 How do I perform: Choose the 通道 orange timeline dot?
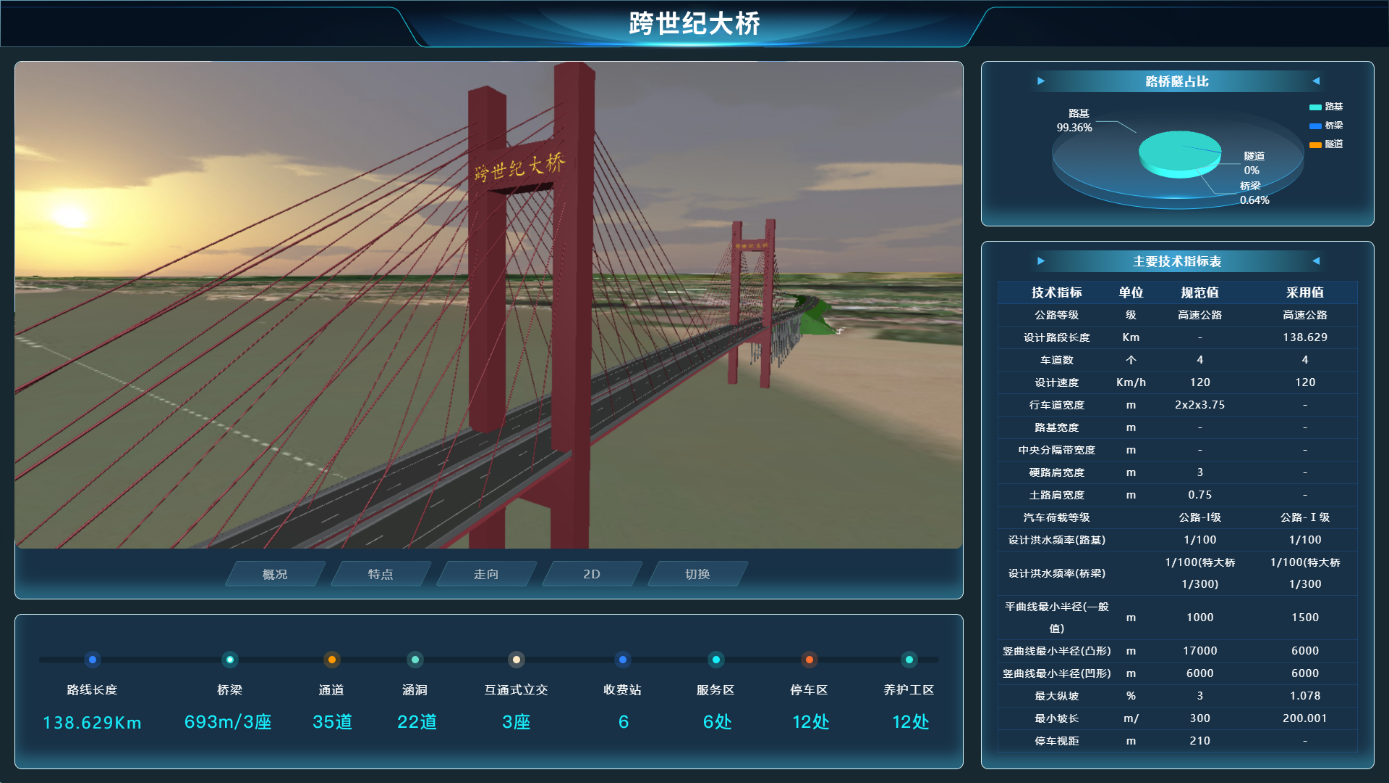[332, 660]
